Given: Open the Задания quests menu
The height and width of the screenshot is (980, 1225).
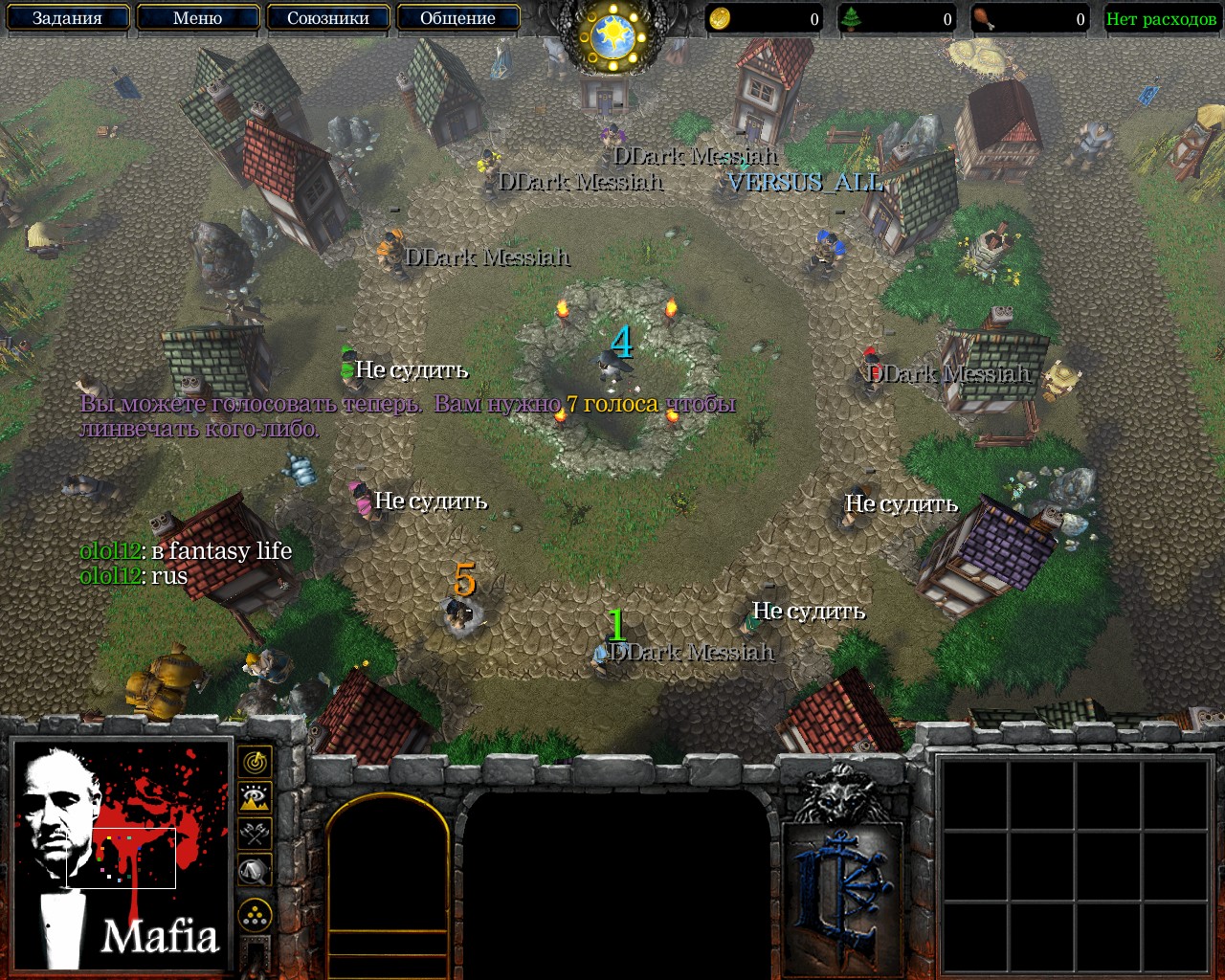Looking at the screenshot, I should pos(67,18).
